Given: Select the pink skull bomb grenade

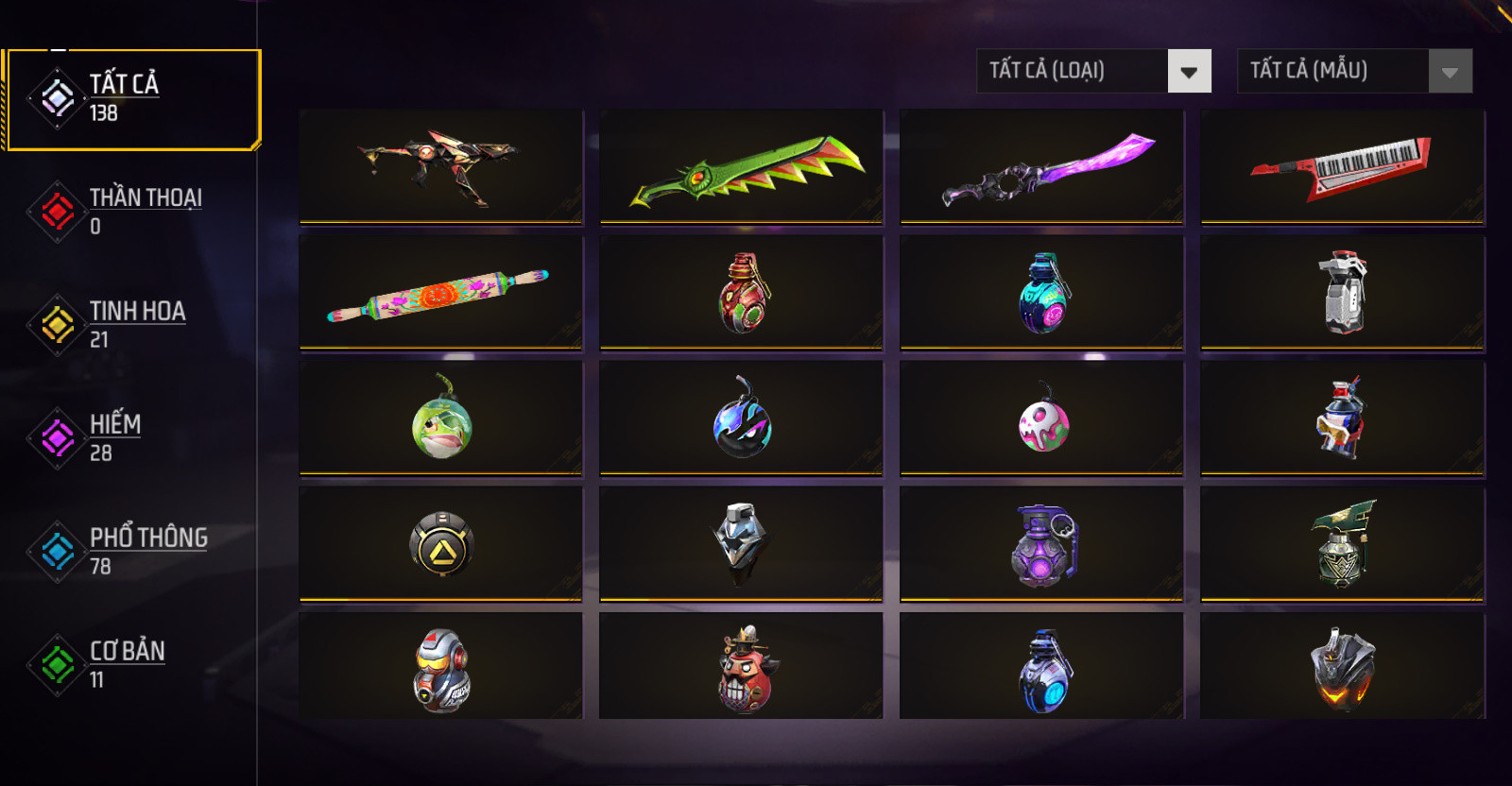Looking at the screenshot, I should (x=1042, y=419).
